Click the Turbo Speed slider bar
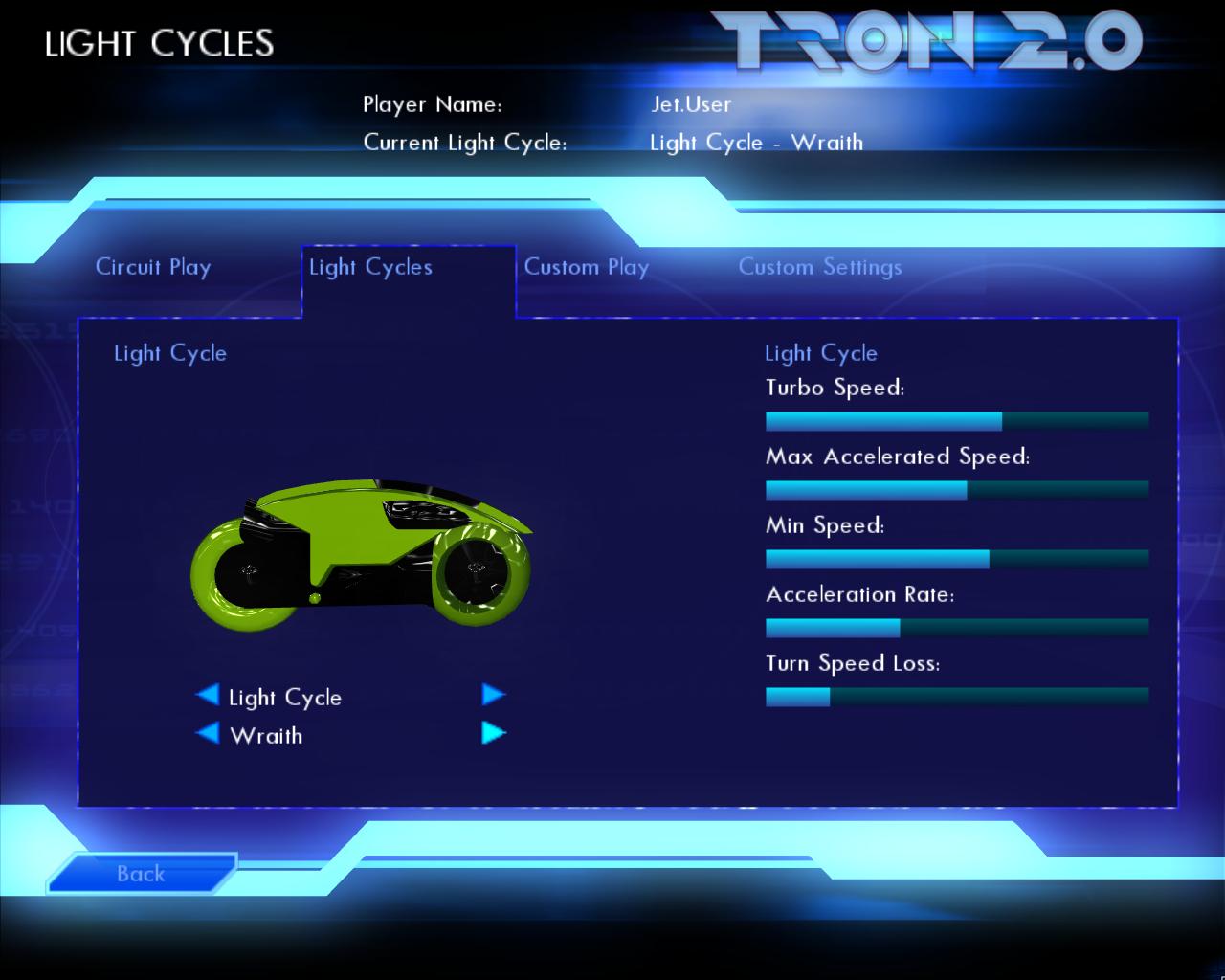The height and width of the screenshot is (980, 1225). coord(955,419)
